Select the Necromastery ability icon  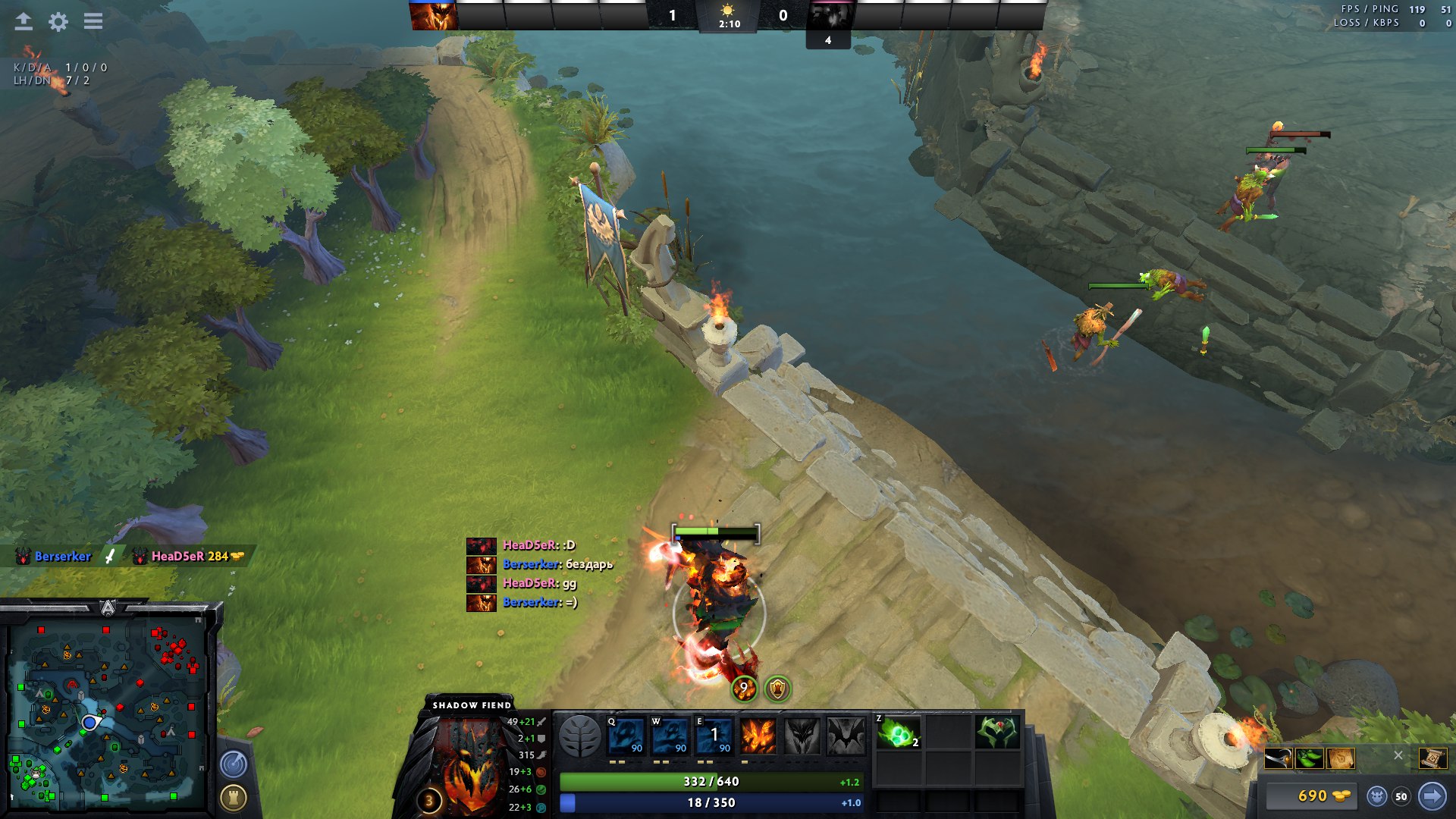[x=758, y=736]
